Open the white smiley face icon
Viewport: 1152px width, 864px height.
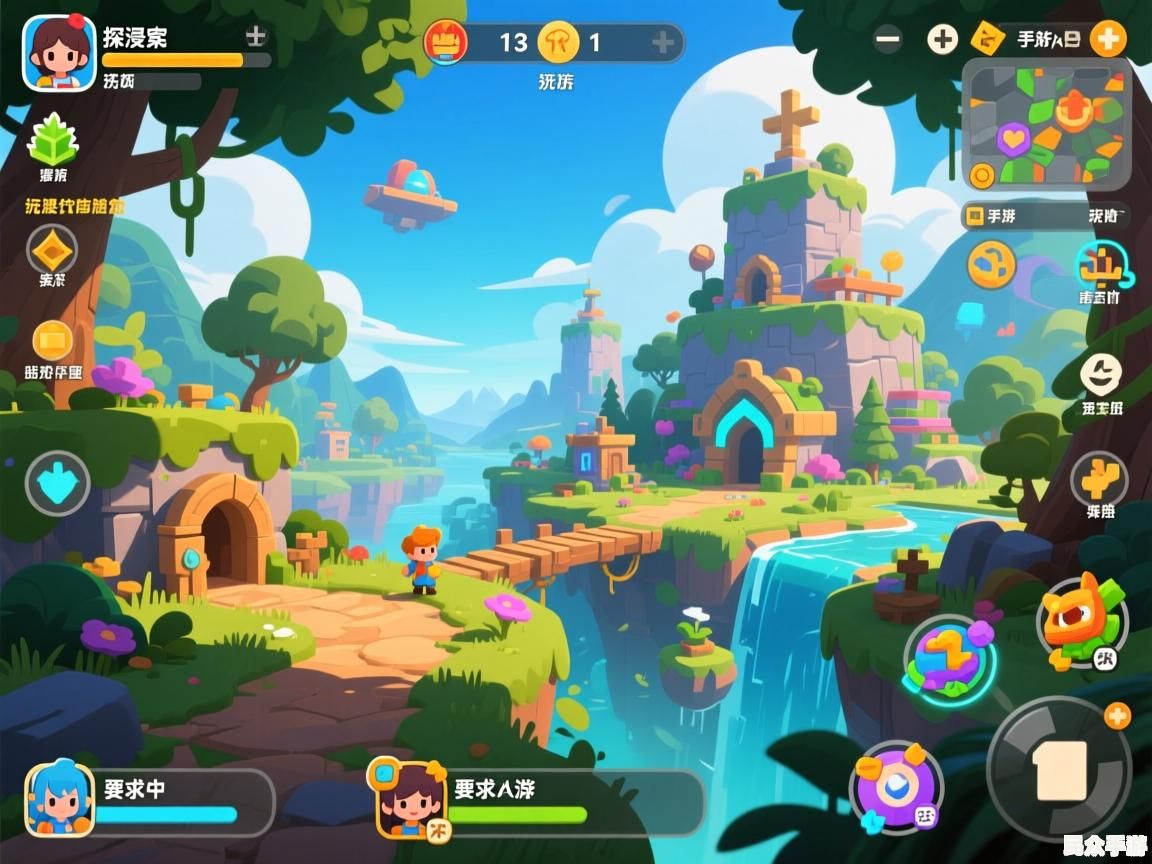pos(1100,375)
